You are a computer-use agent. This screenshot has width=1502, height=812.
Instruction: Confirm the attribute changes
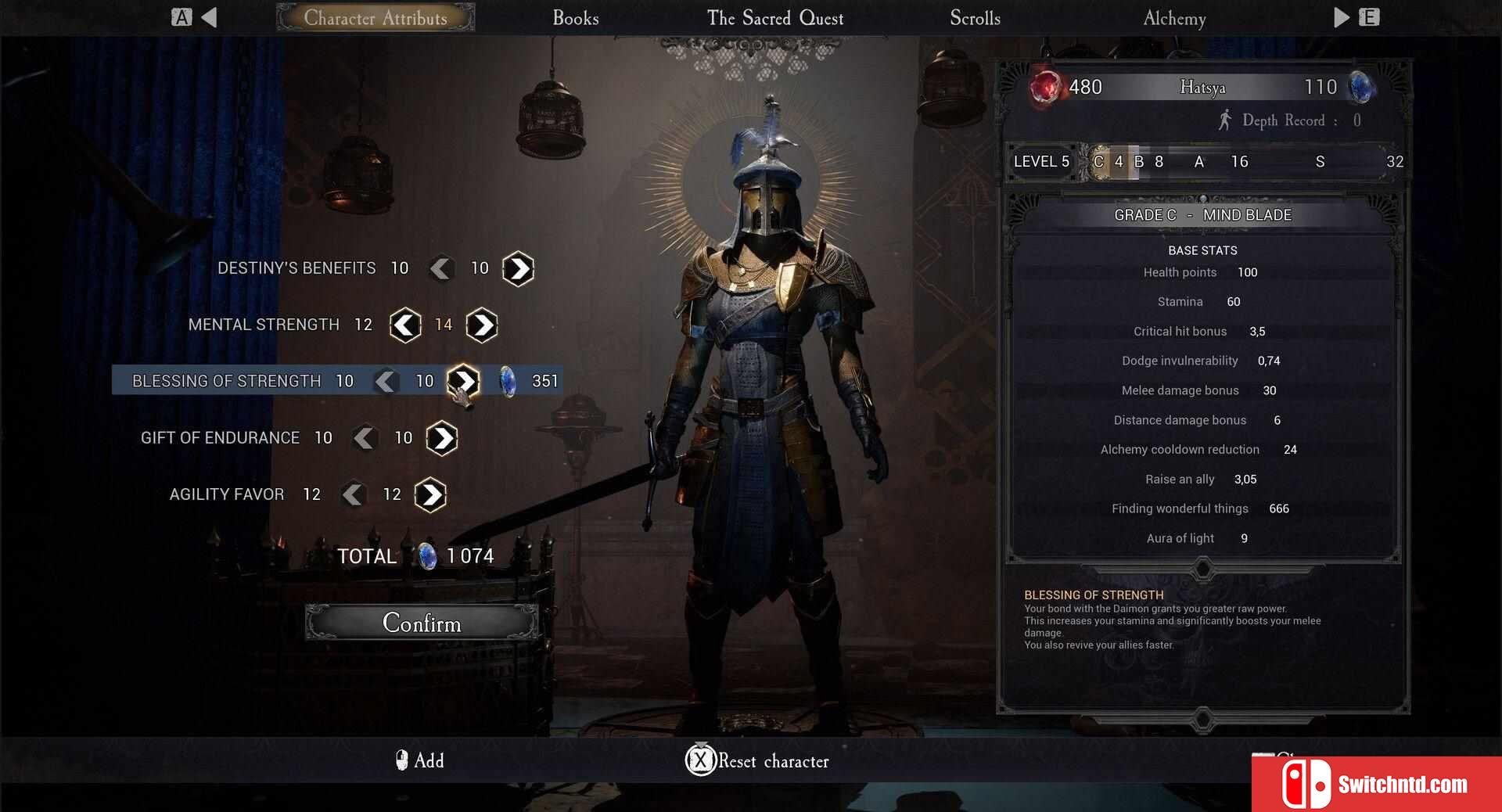[422, 623]
